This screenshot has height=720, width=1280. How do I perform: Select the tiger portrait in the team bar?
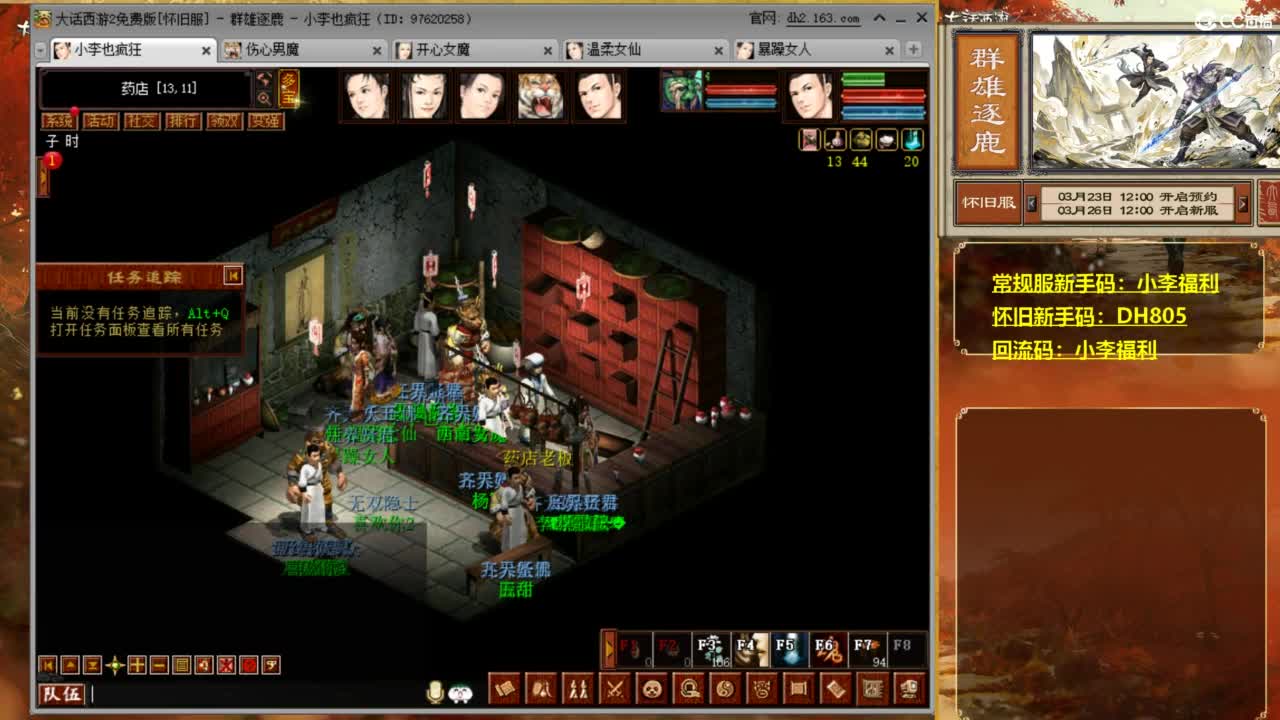540,96
